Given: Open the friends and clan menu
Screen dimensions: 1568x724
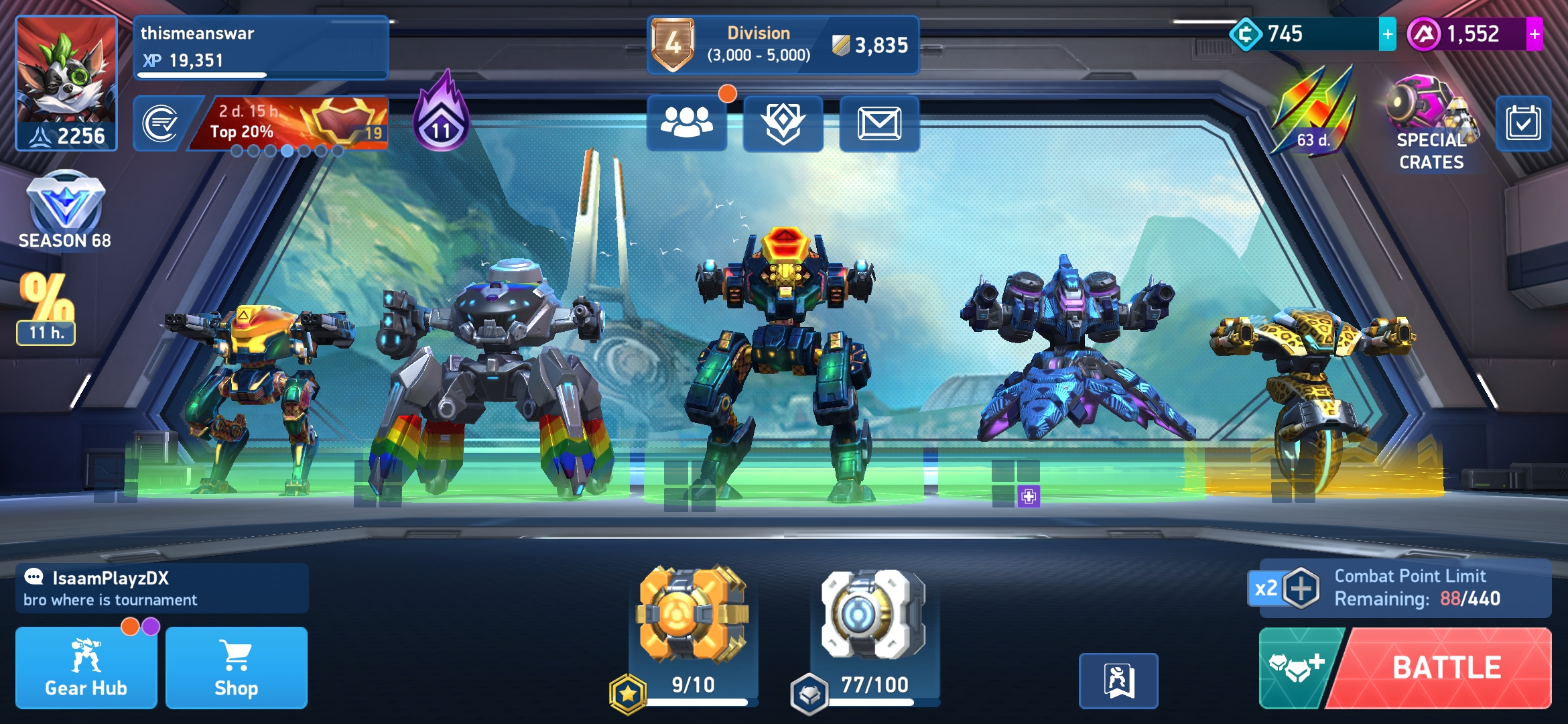Looking at the screenshot, I should click(x=686, y=123).
